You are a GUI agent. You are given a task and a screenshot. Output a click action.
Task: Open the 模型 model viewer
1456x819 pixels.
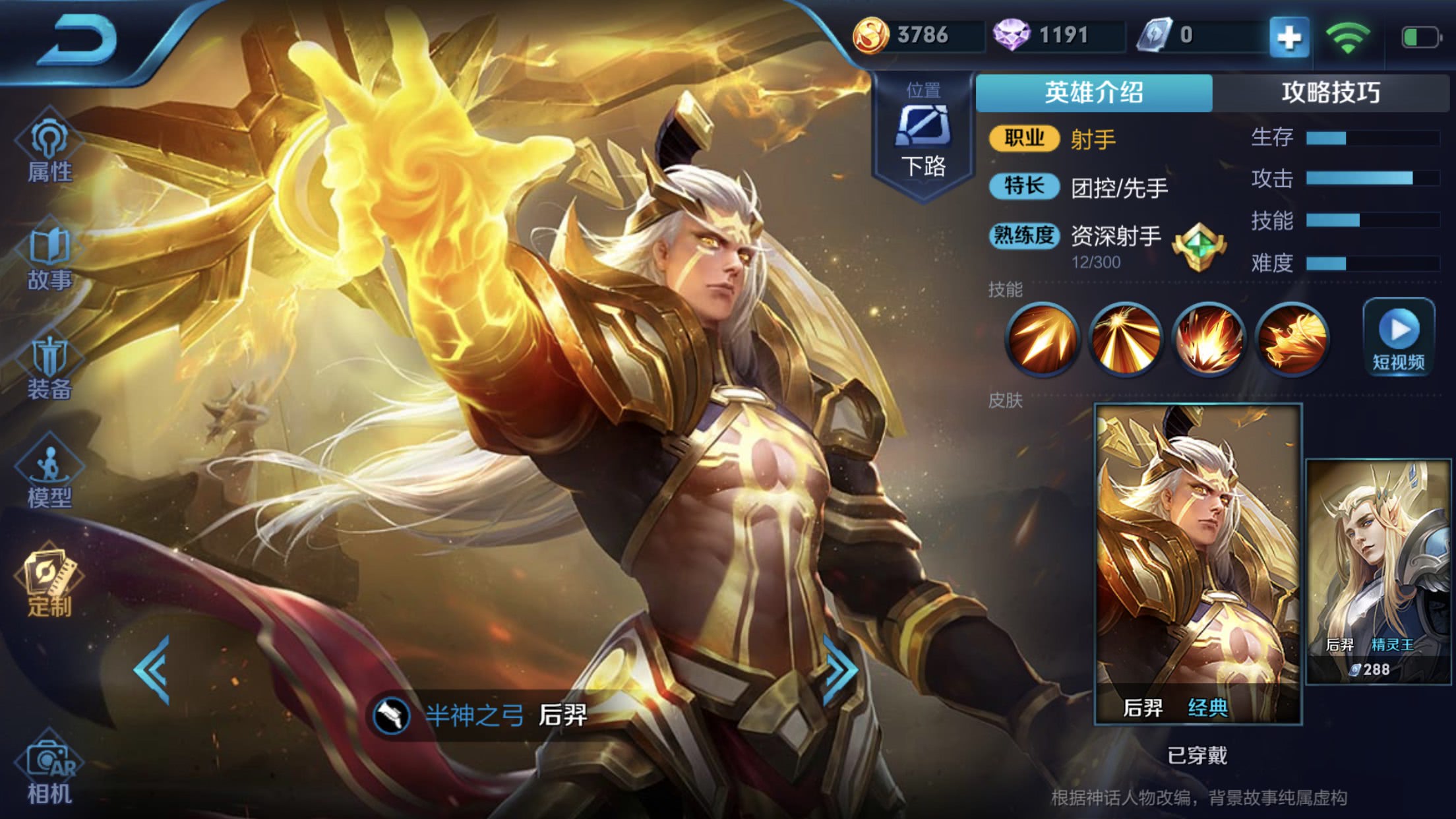click(49, 476)
